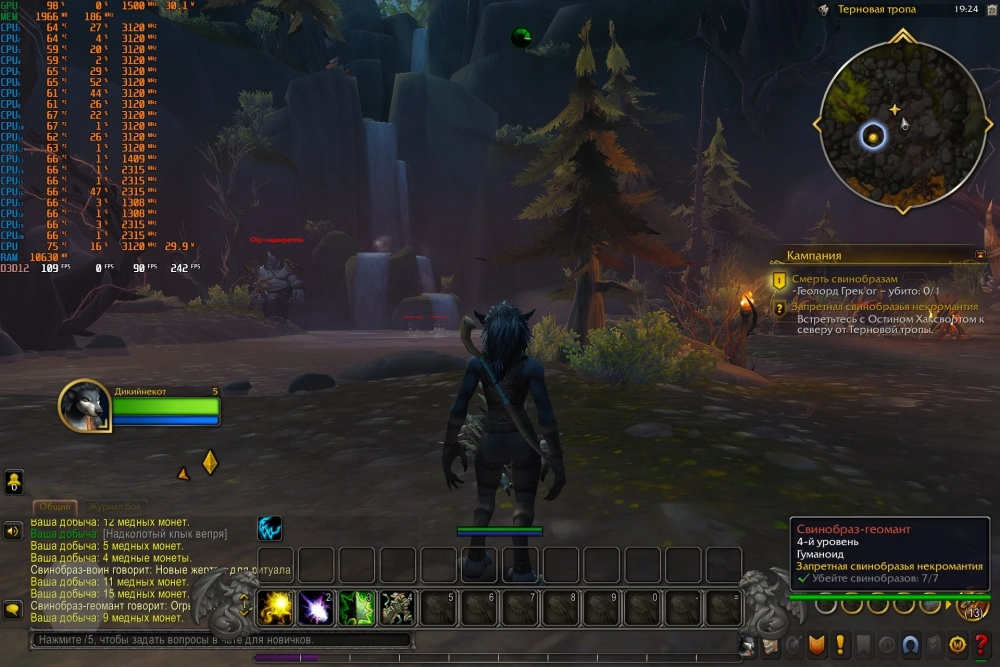Open the yellow exclamation quest log button
The height and width of the screenshot is (667, 1000).
[x=841, y=646]
